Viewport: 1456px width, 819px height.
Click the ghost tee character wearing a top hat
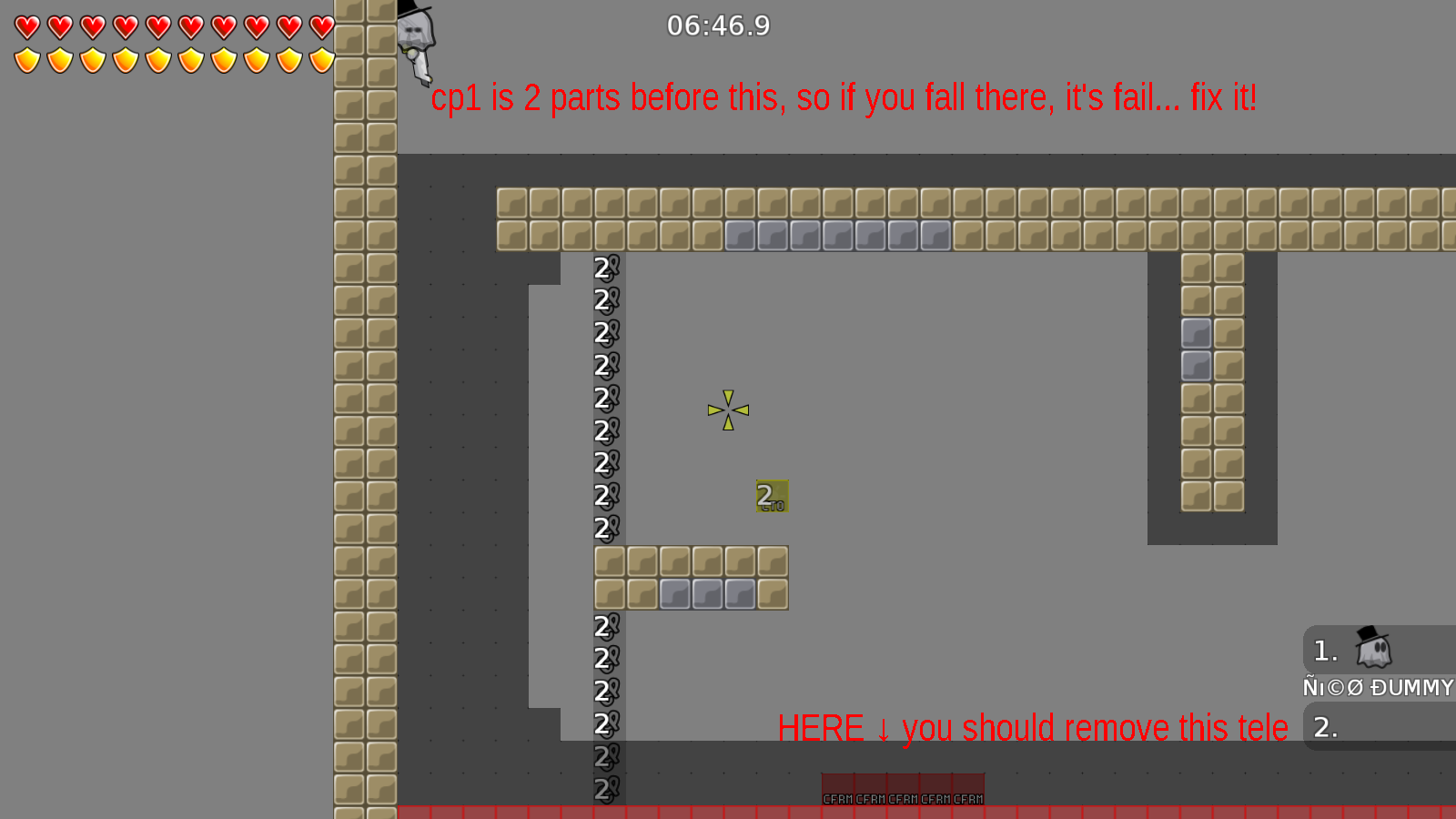[x=415, y=32]
